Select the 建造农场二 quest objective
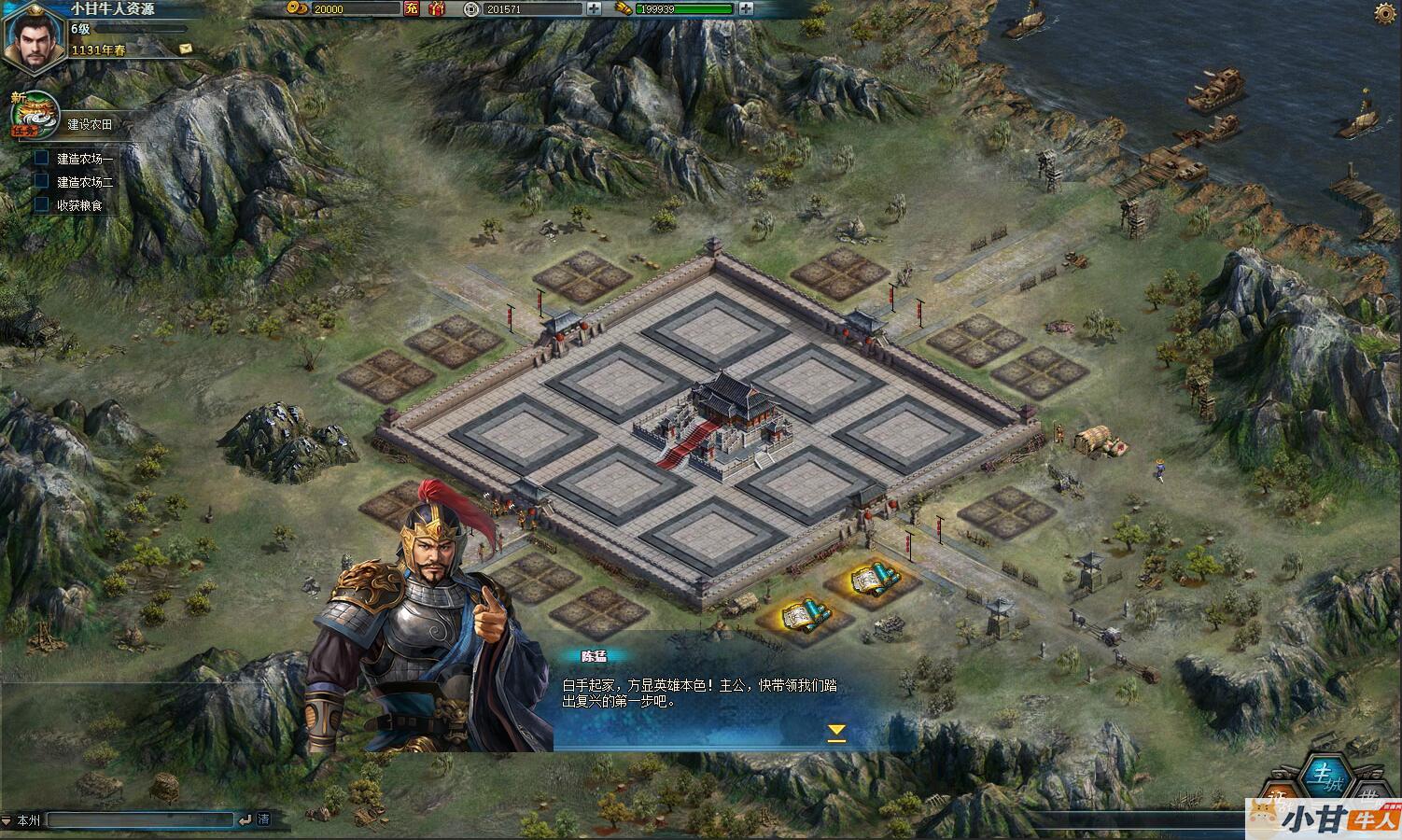Viewport: 1402px width, 840px height. pos(84,182)
